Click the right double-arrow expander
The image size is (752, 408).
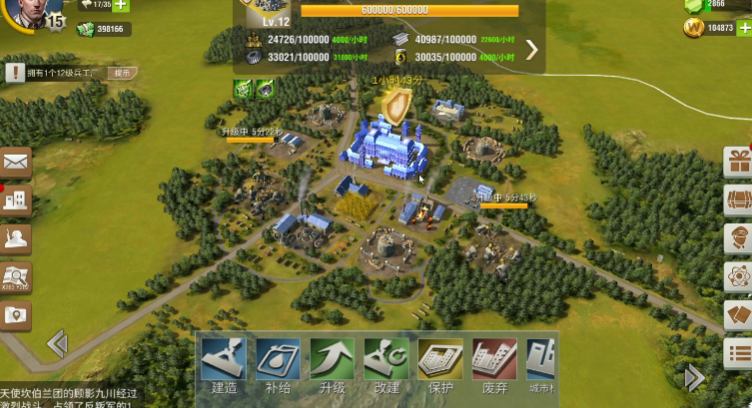click(693, 377)
